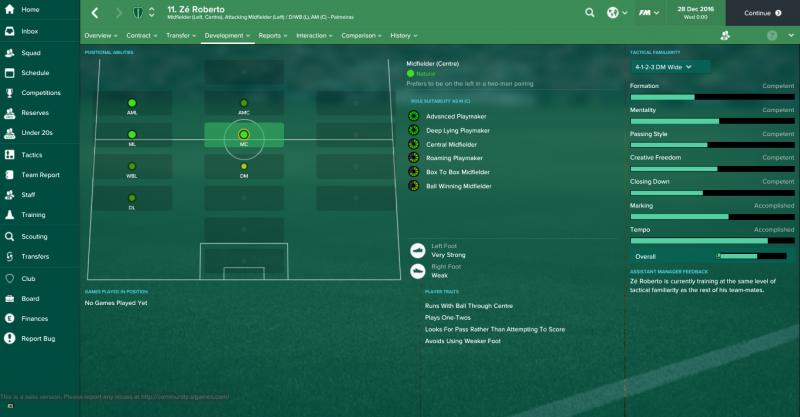Open the Reports tab menu
The image size is (800, 417).
pyautogui.click(x=273, y=35)
